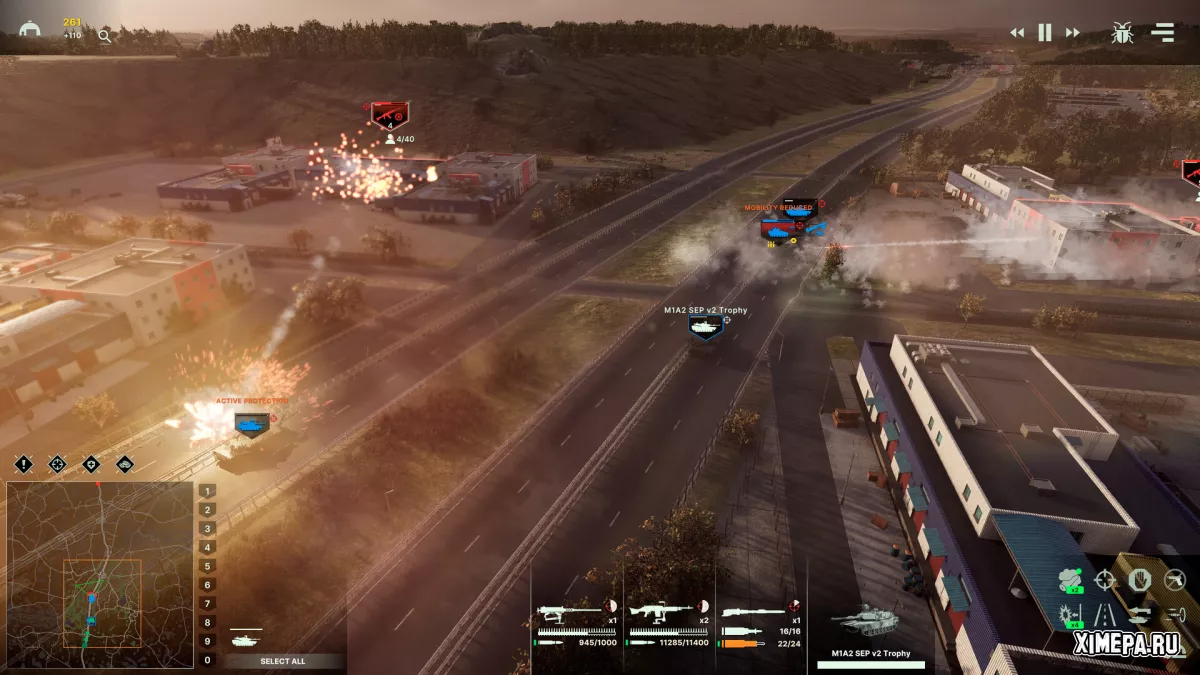The image size is (1200, 675).
Task: Select control group 5
Action: pos(207,566)
